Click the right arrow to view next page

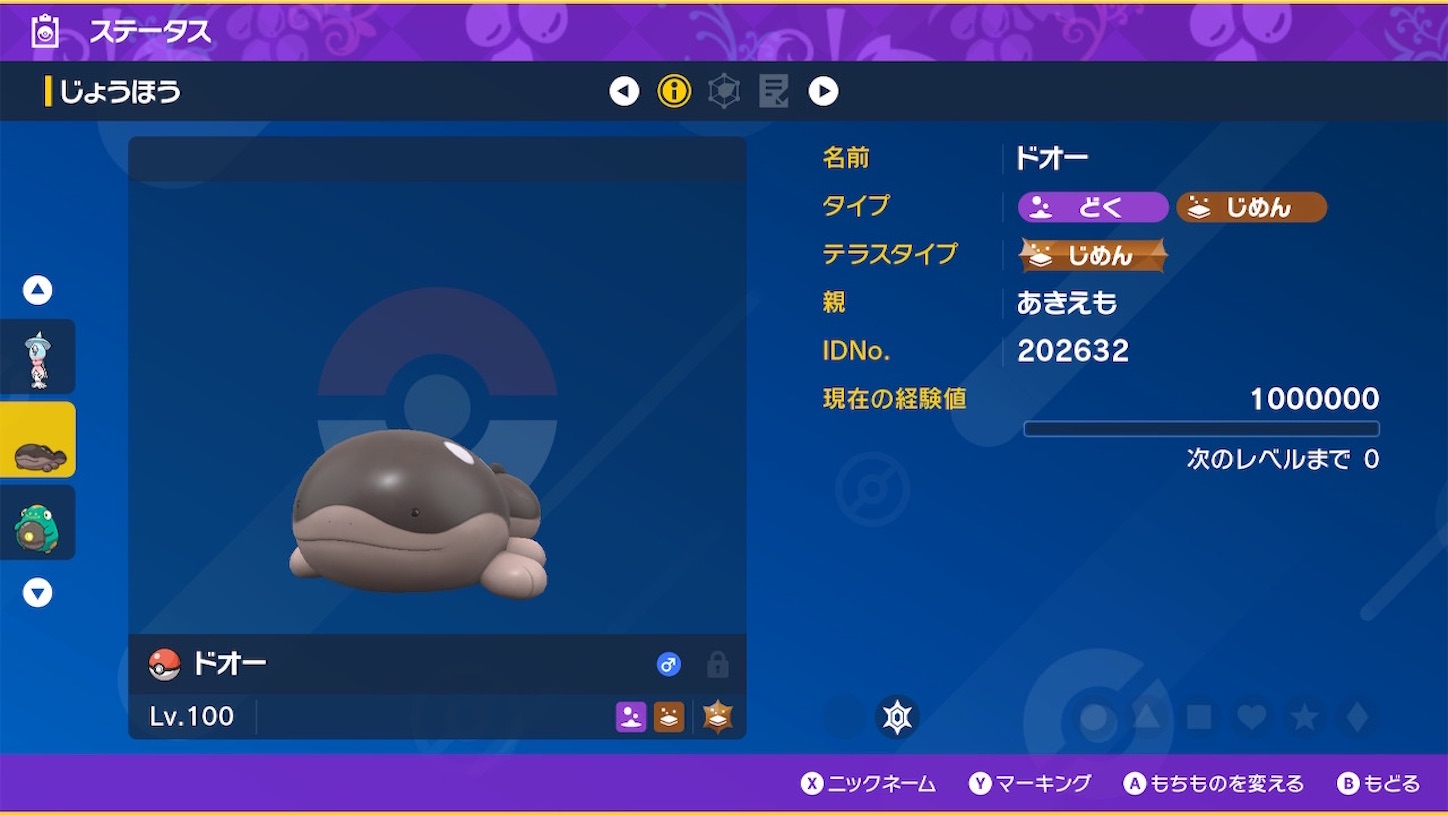(x=823, y=90)
